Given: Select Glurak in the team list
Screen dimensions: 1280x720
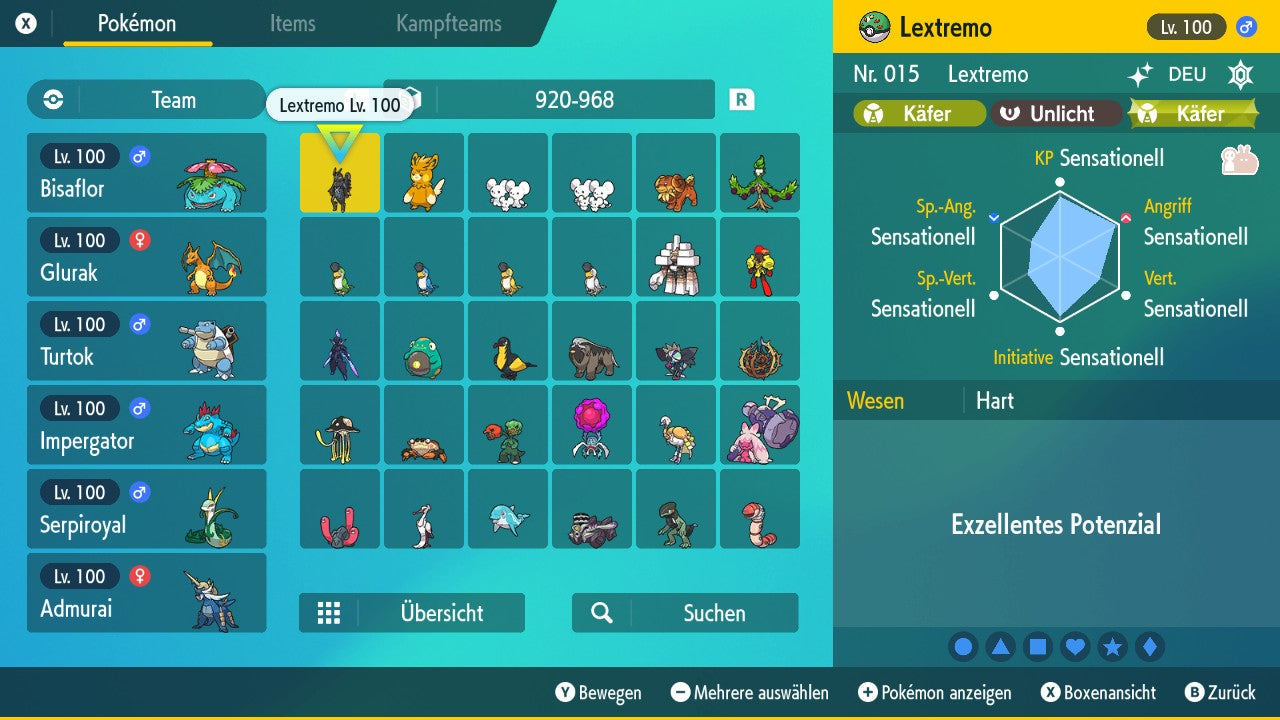Looking at the screenshot, I should click(x=147, y=257).
